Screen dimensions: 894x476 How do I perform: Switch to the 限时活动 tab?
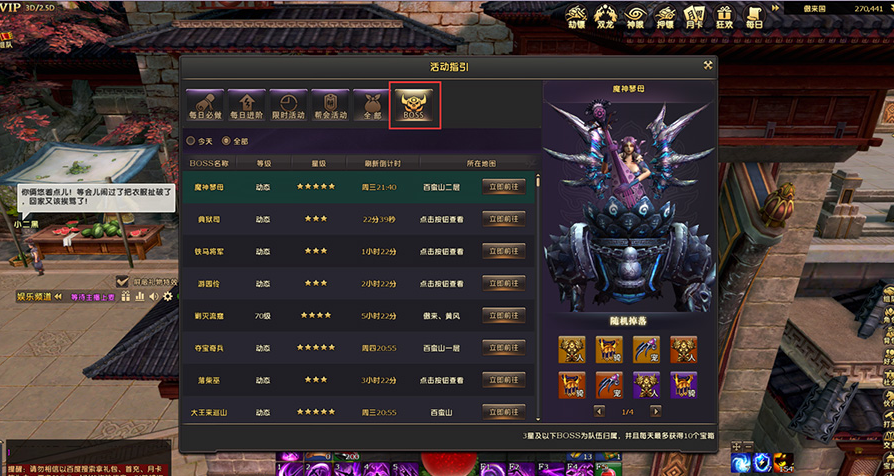pyautogui.click(x=287, y=104)
